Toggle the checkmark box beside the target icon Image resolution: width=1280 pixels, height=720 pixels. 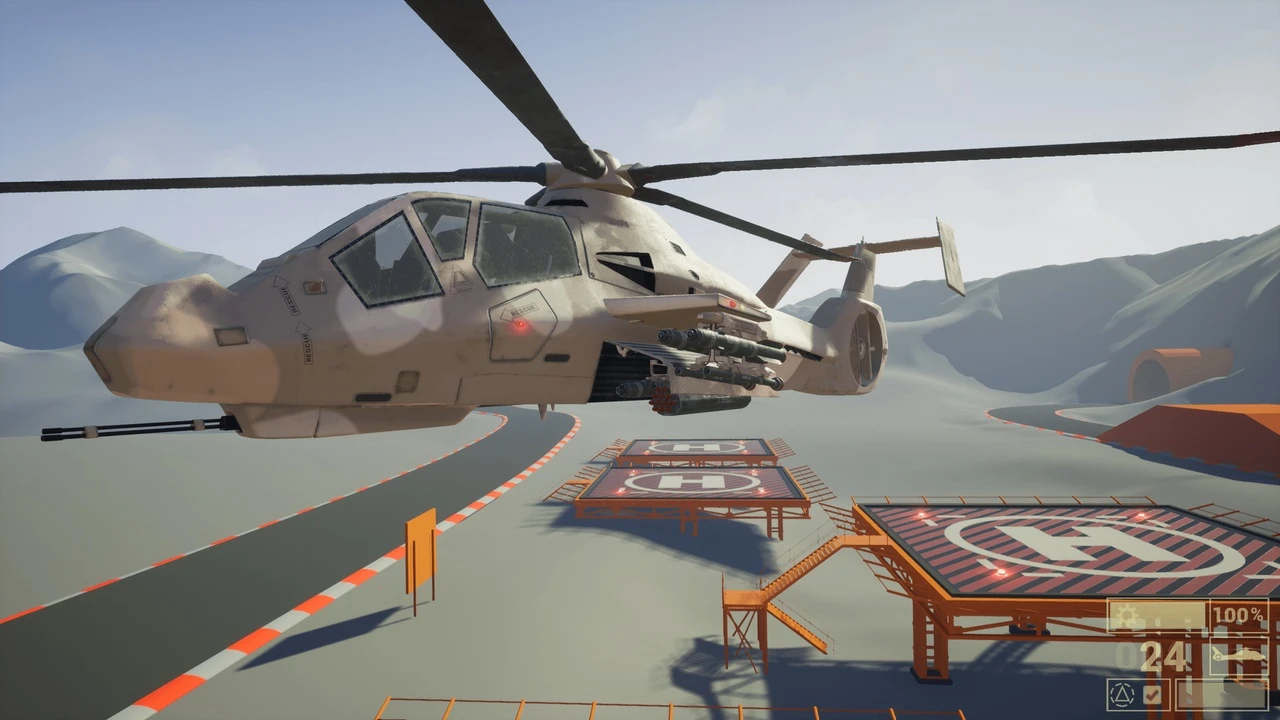(x=1152, y=693)
